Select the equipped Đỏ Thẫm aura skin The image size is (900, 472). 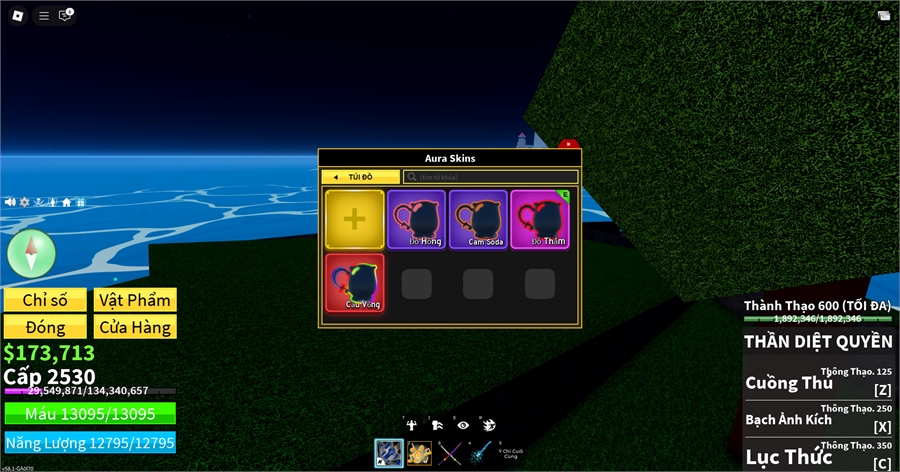click(x=540, y=219)
